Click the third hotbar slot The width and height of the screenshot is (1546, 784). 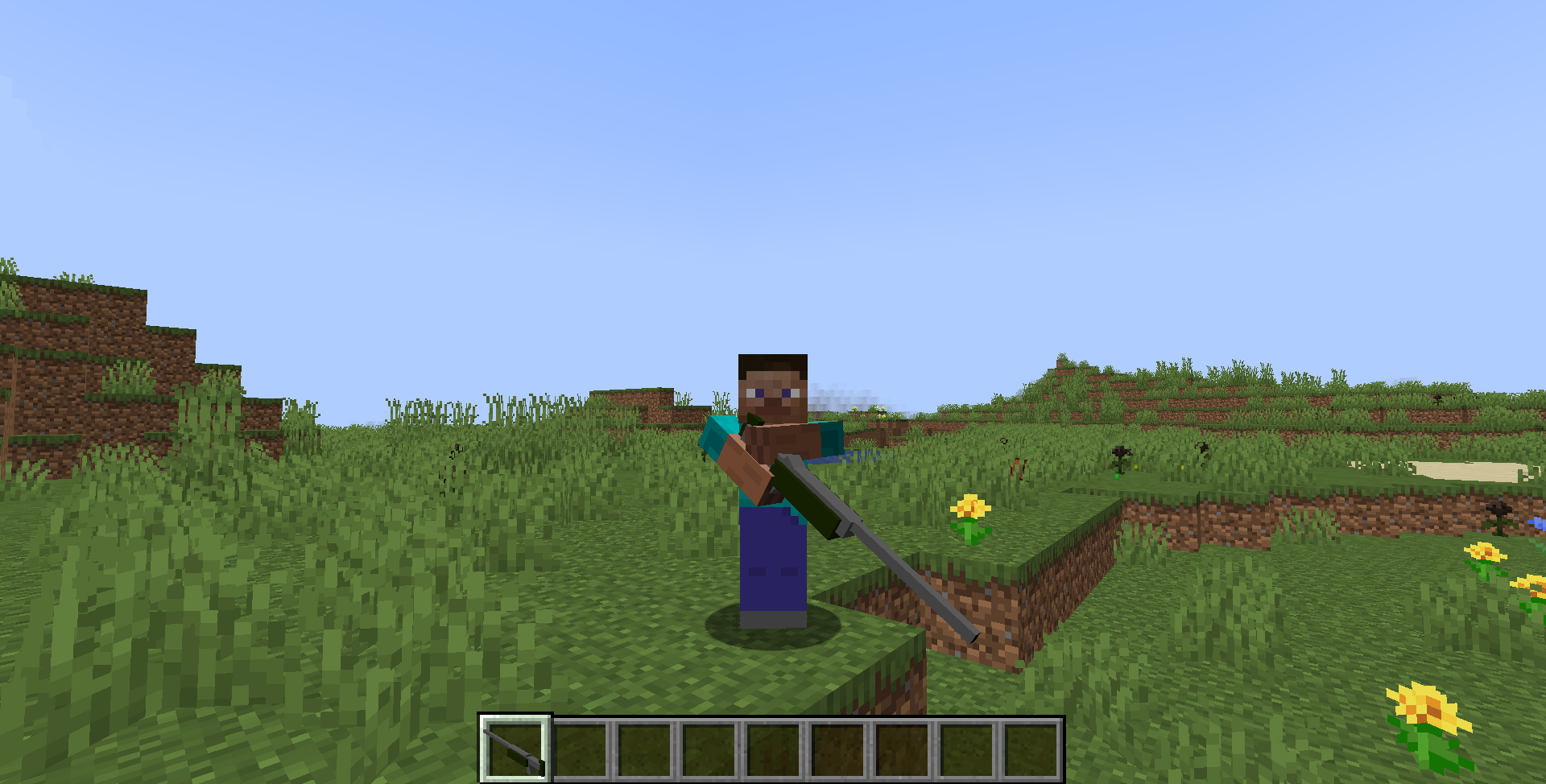[644, 749]
